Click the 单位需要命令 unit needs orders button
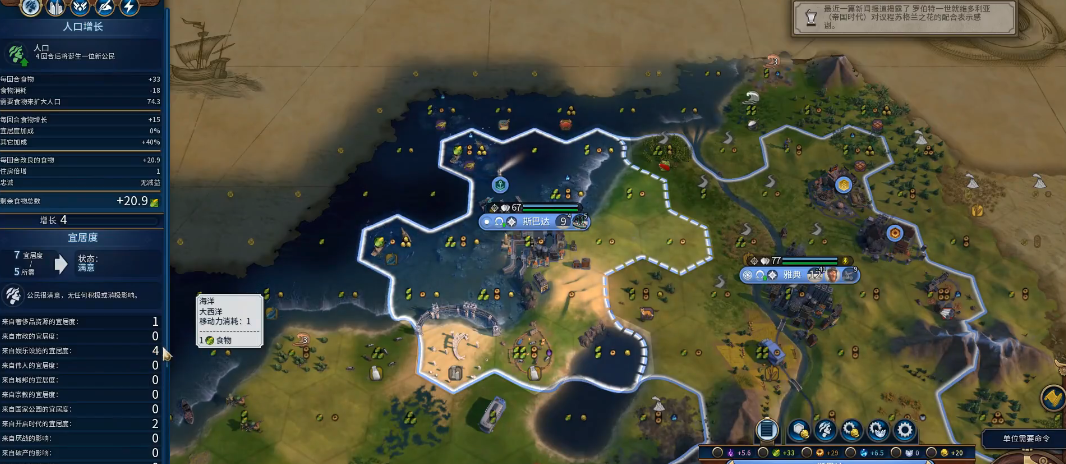The height and width of the screenshot is (464, 1066). click(1022, 439)
